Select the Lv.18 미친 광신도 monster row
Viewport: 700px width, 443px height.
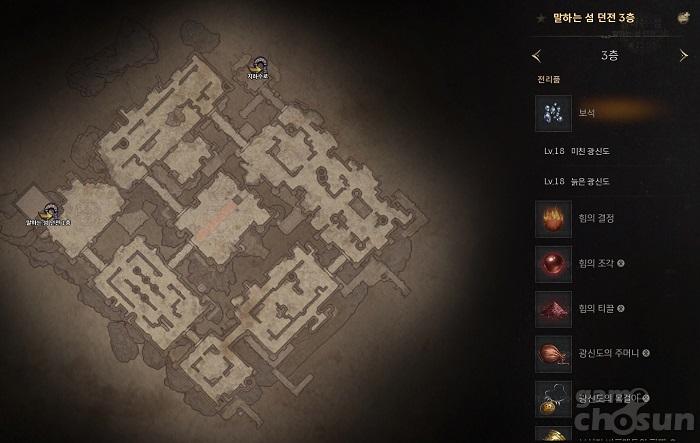(581, 151)
